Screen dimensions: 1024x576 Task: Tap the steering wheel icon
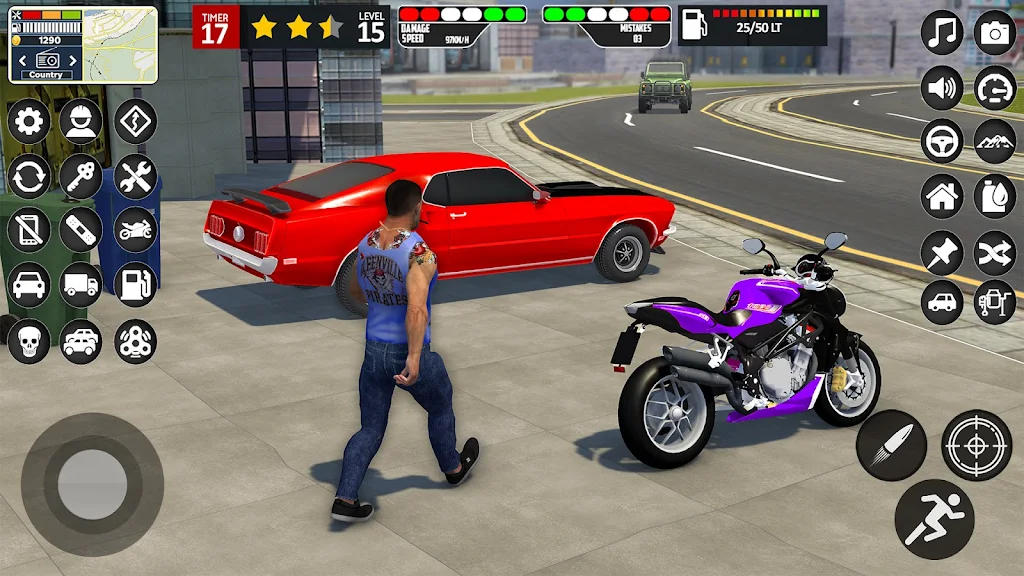point(942,141)
